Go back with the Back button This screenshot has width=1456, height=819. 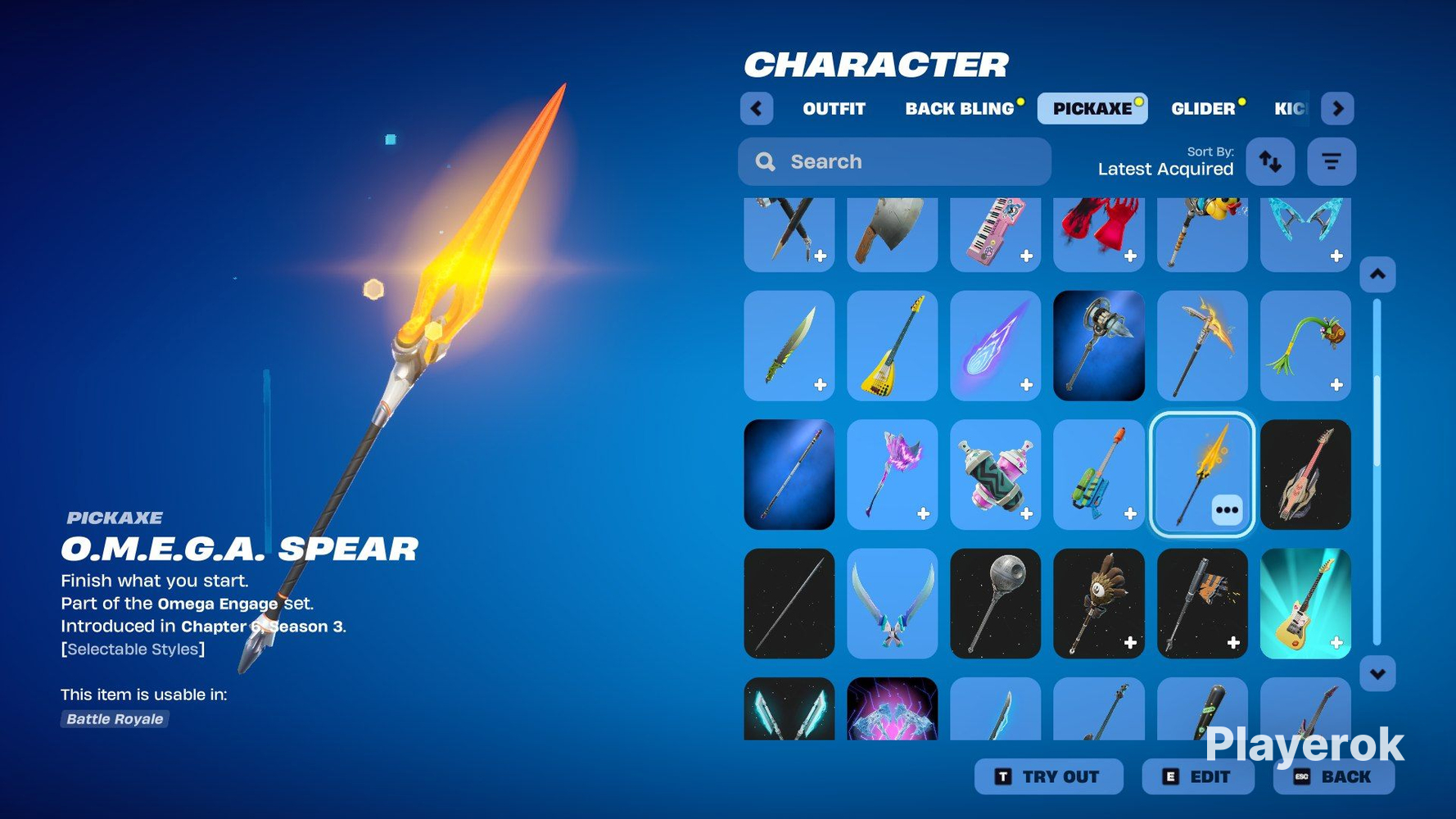[1333, 776]
